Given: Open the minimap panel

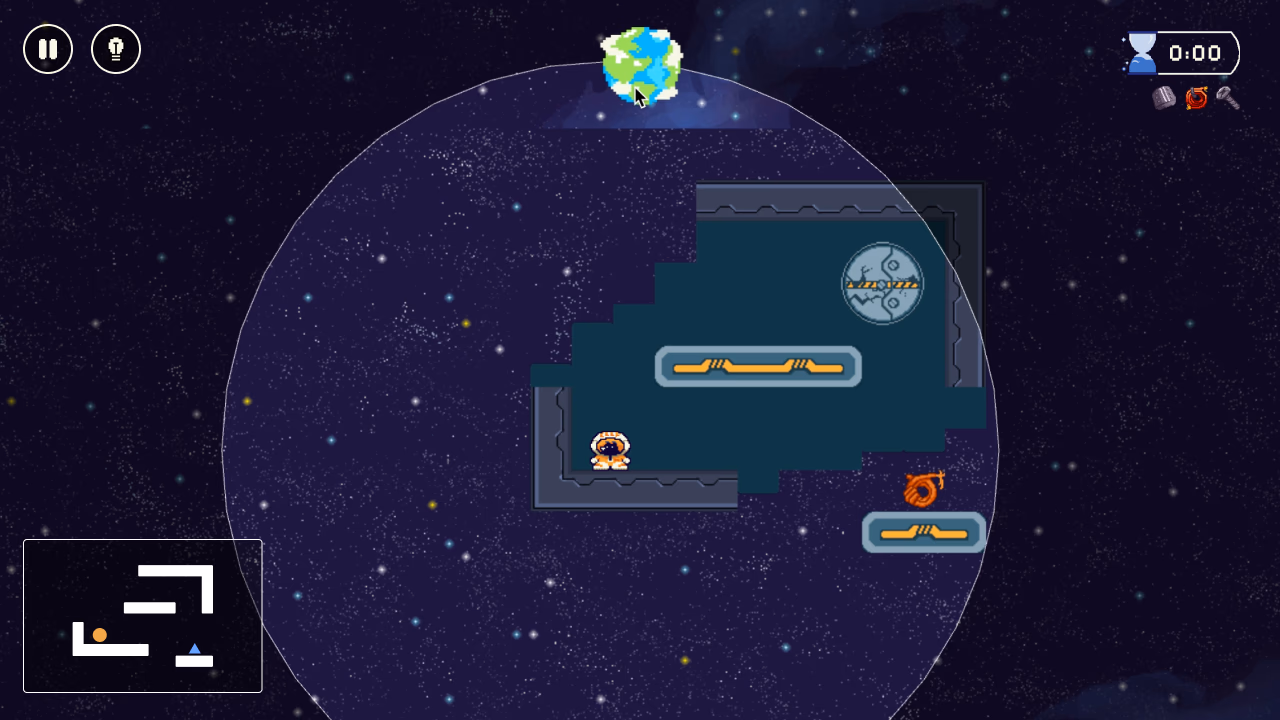Looking at the screenshot, I should [x=142, y=615].
